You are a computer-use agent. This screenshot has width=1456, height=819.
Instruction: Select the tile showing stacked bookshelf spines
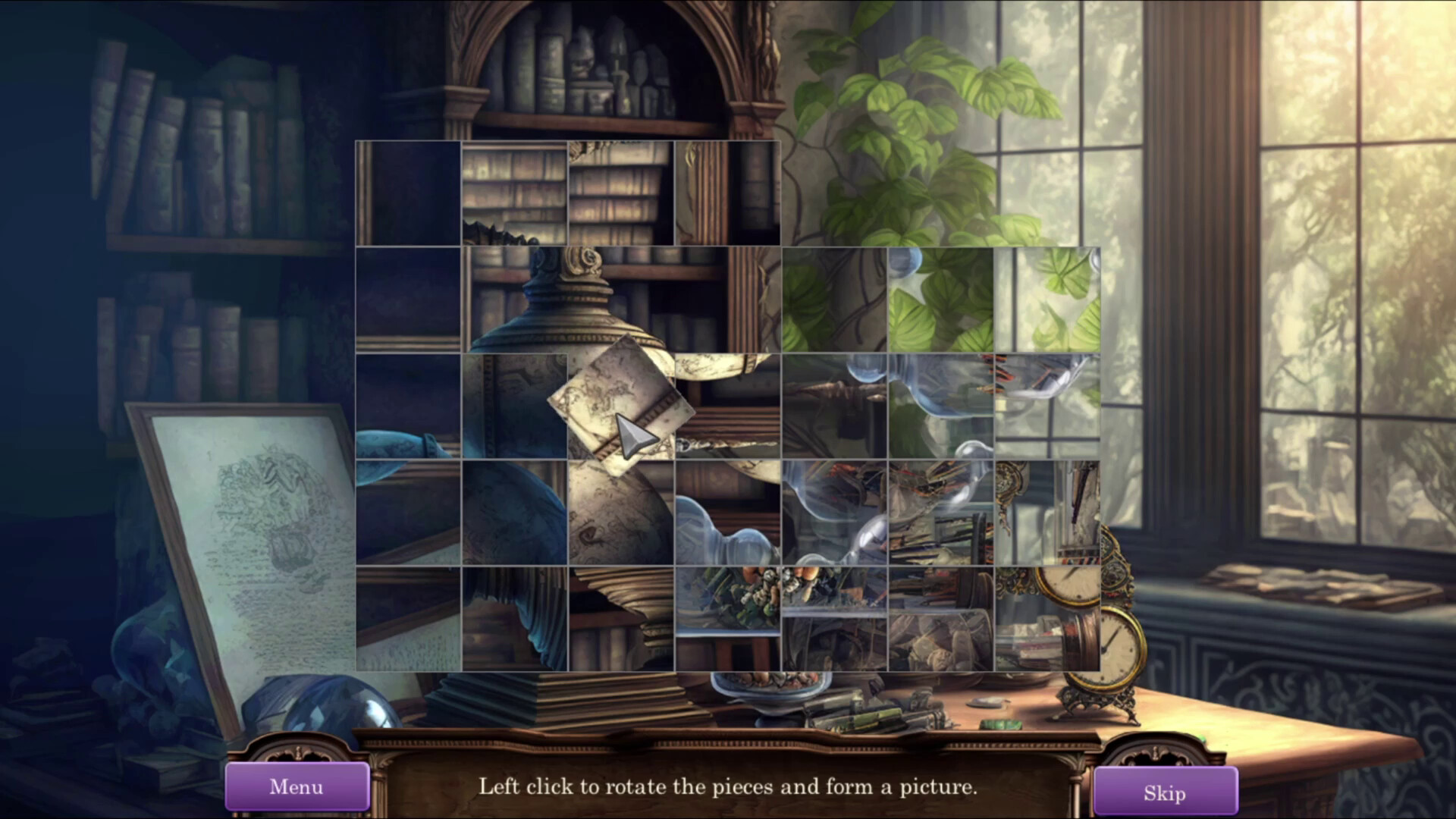pos(516,190)
